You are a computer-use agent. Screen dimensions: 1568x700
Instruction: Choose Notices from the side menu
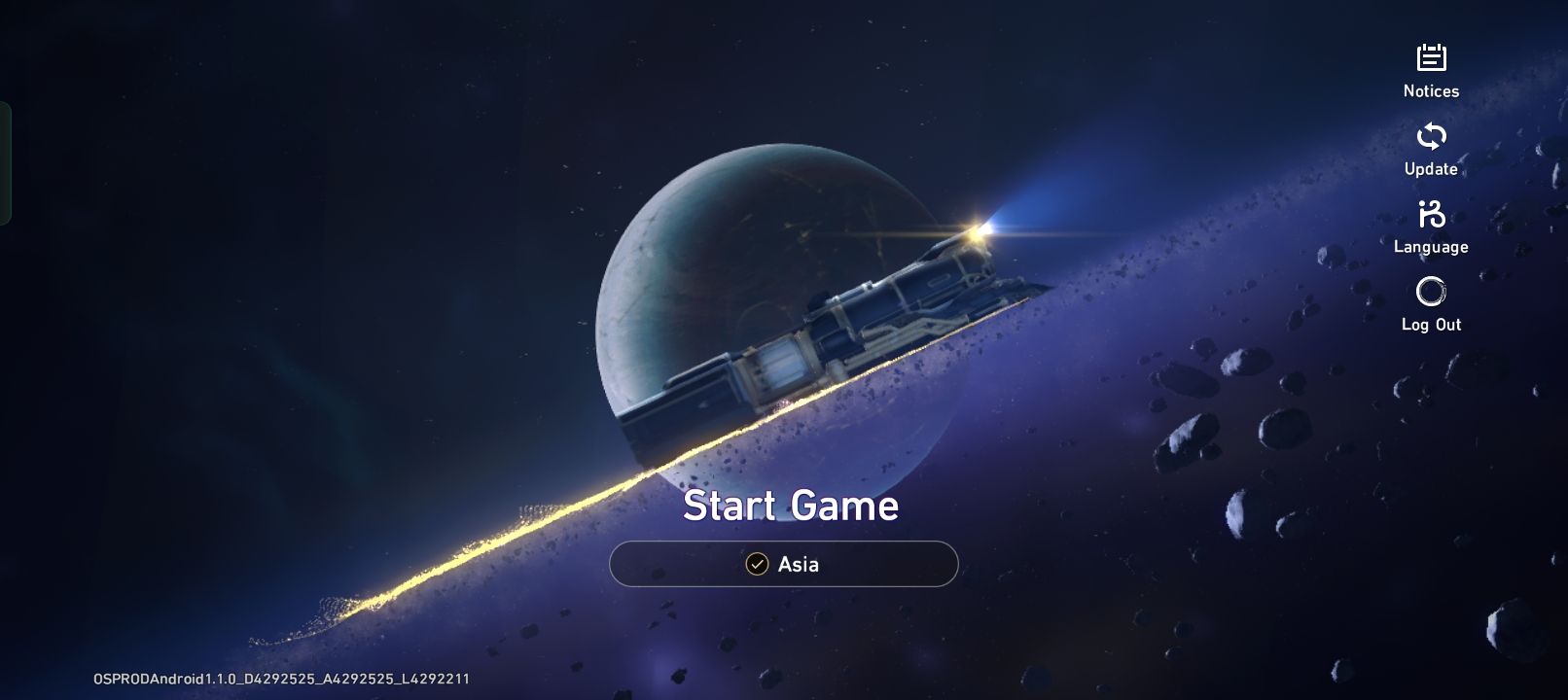[1431, 89]
